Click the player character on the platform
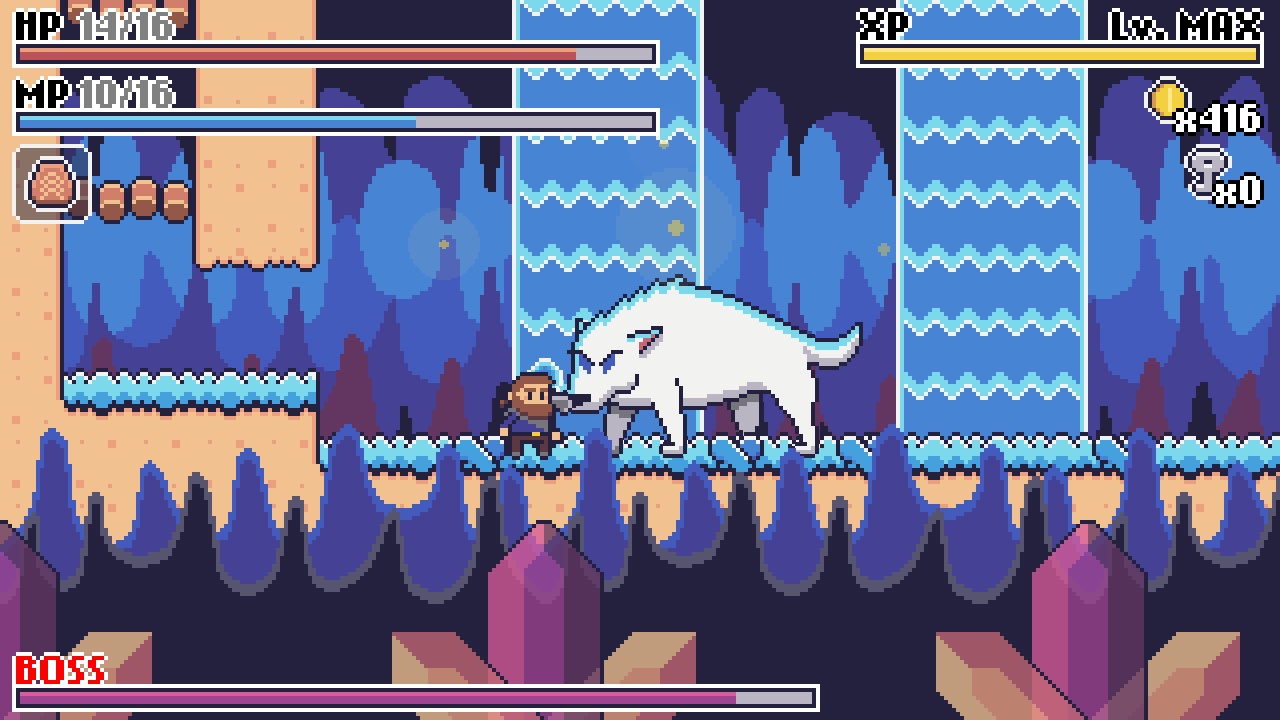Viewport: 1280px width, 720px height. 530,415
